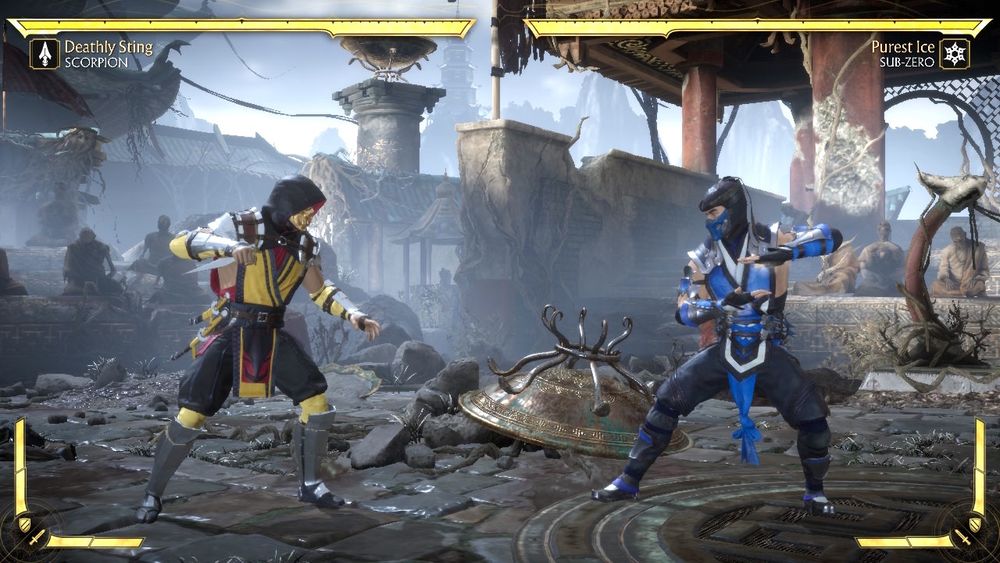Select Sub-Zero's Purest Ice snowflake icon
1000x563 pixels.
click(955, 53)
